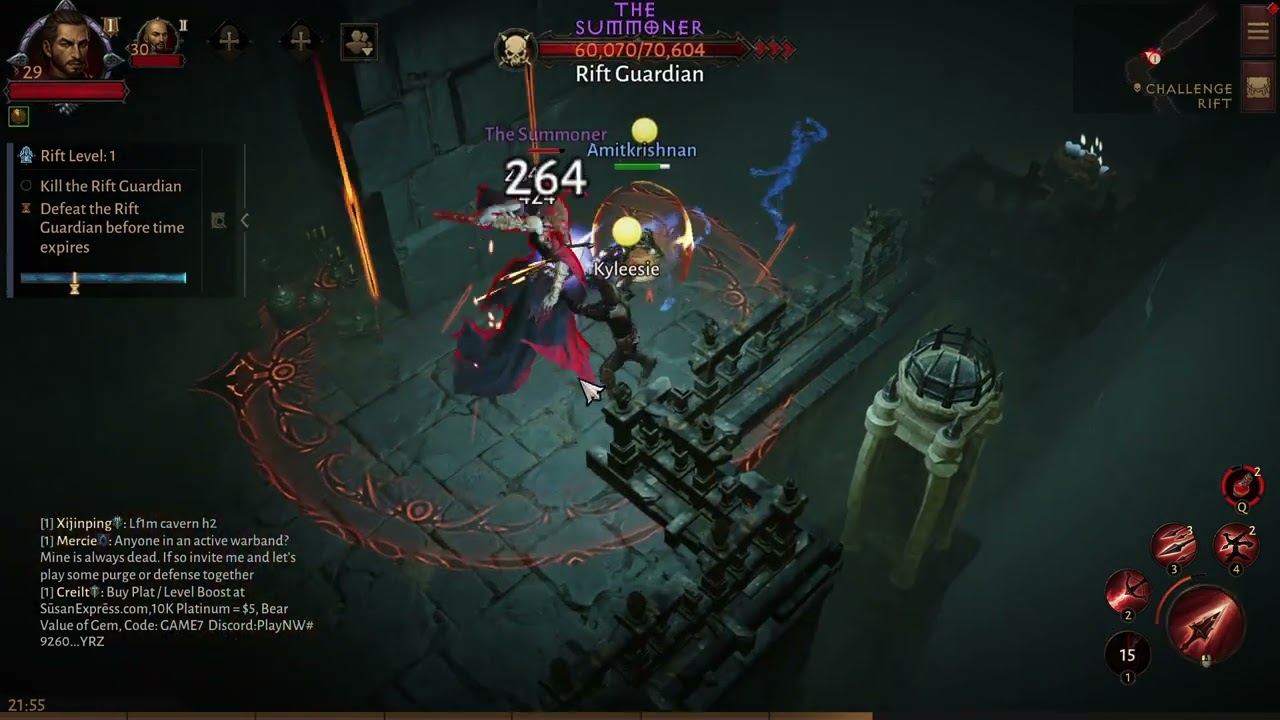Click the Rift Guardian boss skull icon
The image size is (1280, 720).
coord(516,50)
